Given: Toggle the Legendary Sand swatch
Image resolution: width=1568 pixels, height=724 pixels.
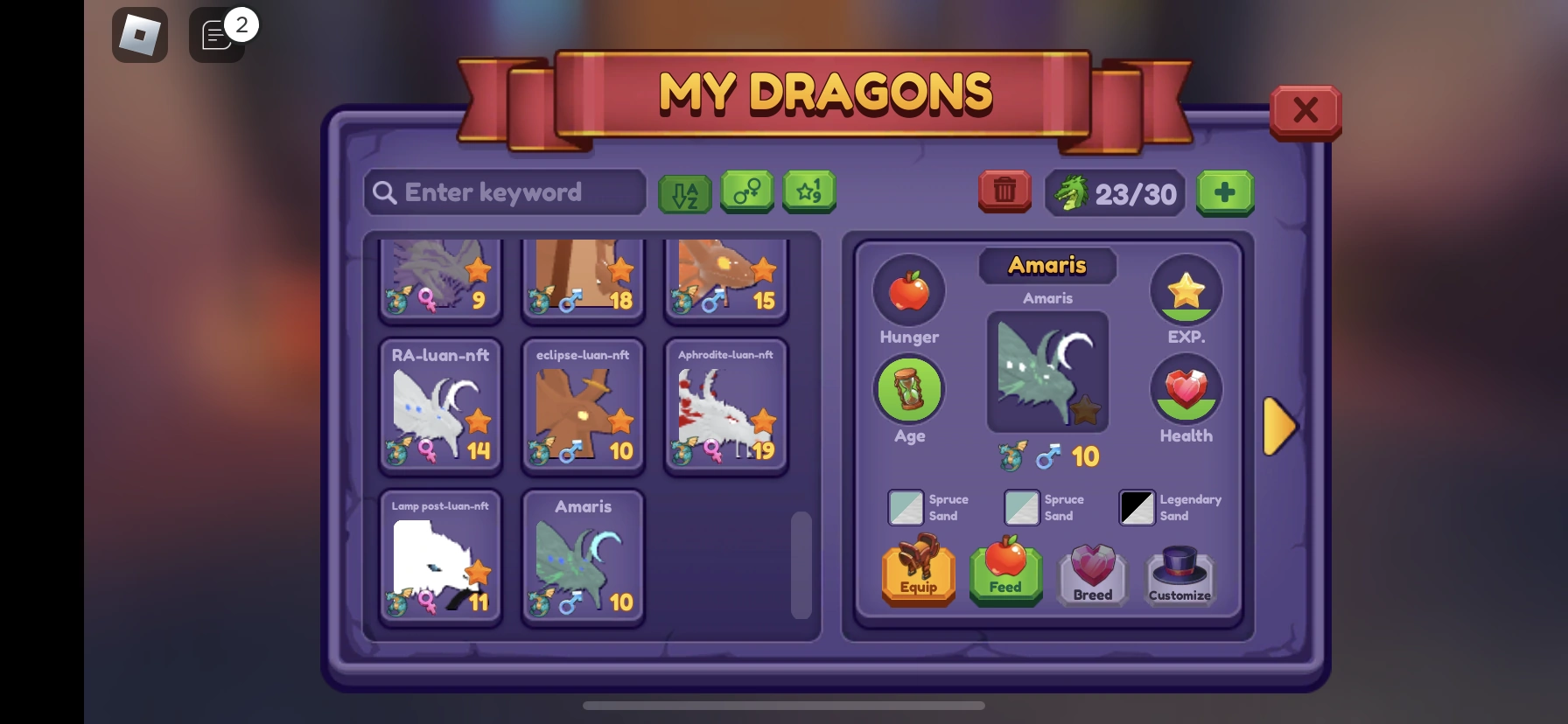Looking at the screenshot, I should [1136, 507].
